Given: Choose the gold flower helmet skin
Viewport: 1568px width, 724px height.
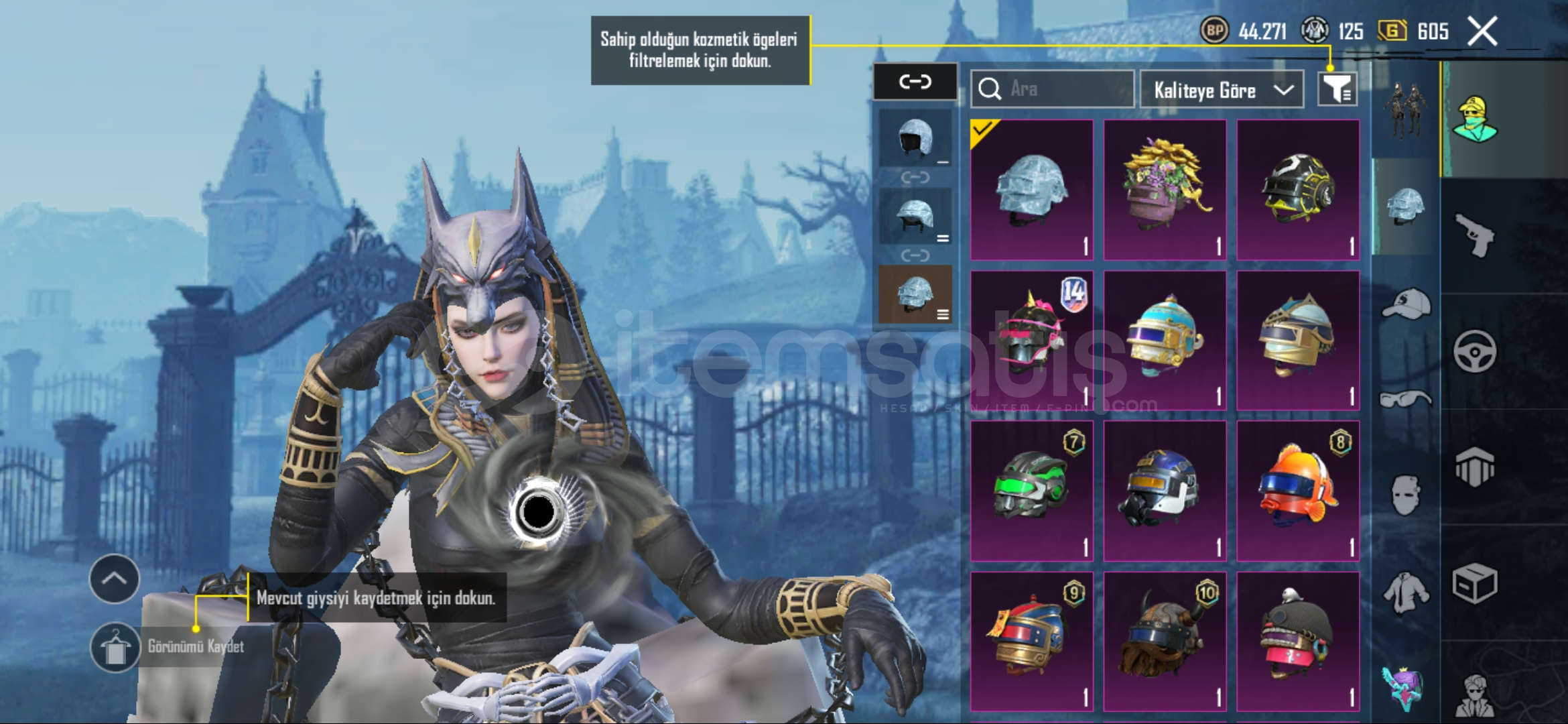Looking at the screenshot, I should (1165, 190).
